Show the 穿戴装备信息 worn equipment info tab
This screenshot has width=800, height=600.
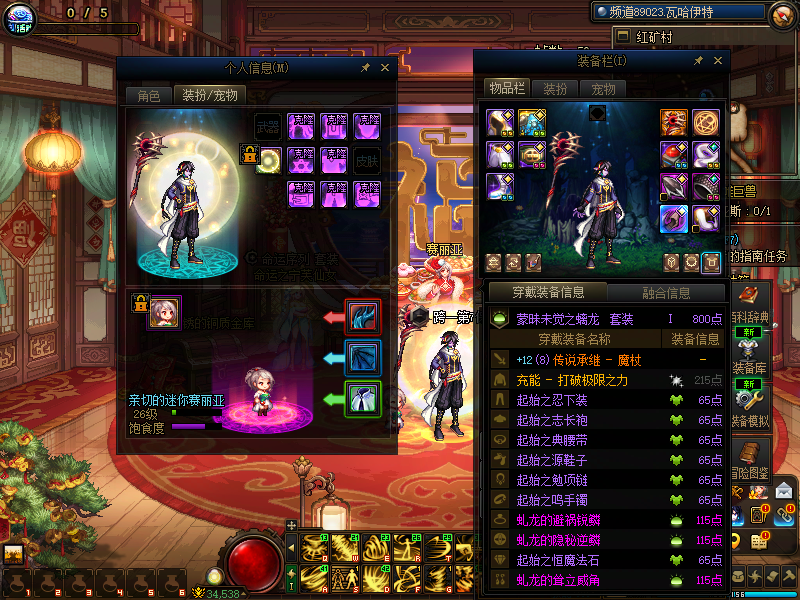click(x=547, y=293)
